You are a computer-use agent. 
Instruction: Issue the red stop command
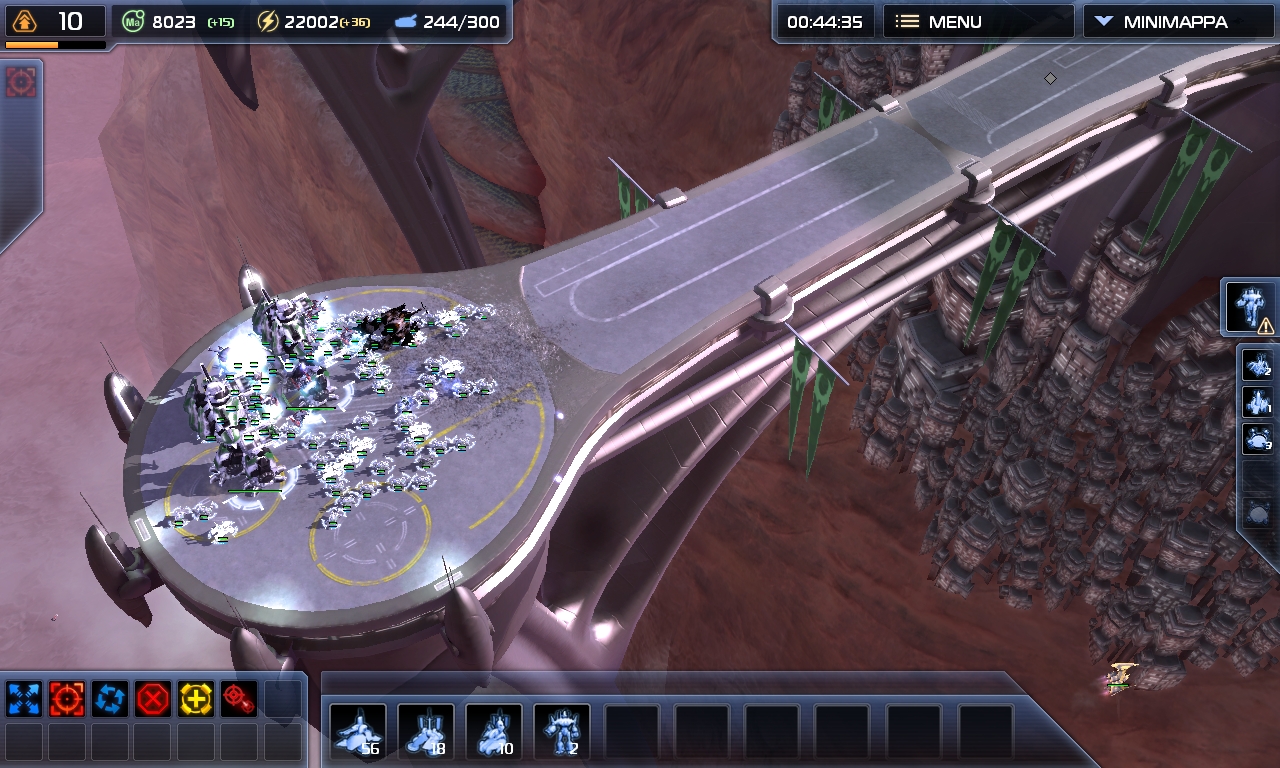[x=152, y=699]
